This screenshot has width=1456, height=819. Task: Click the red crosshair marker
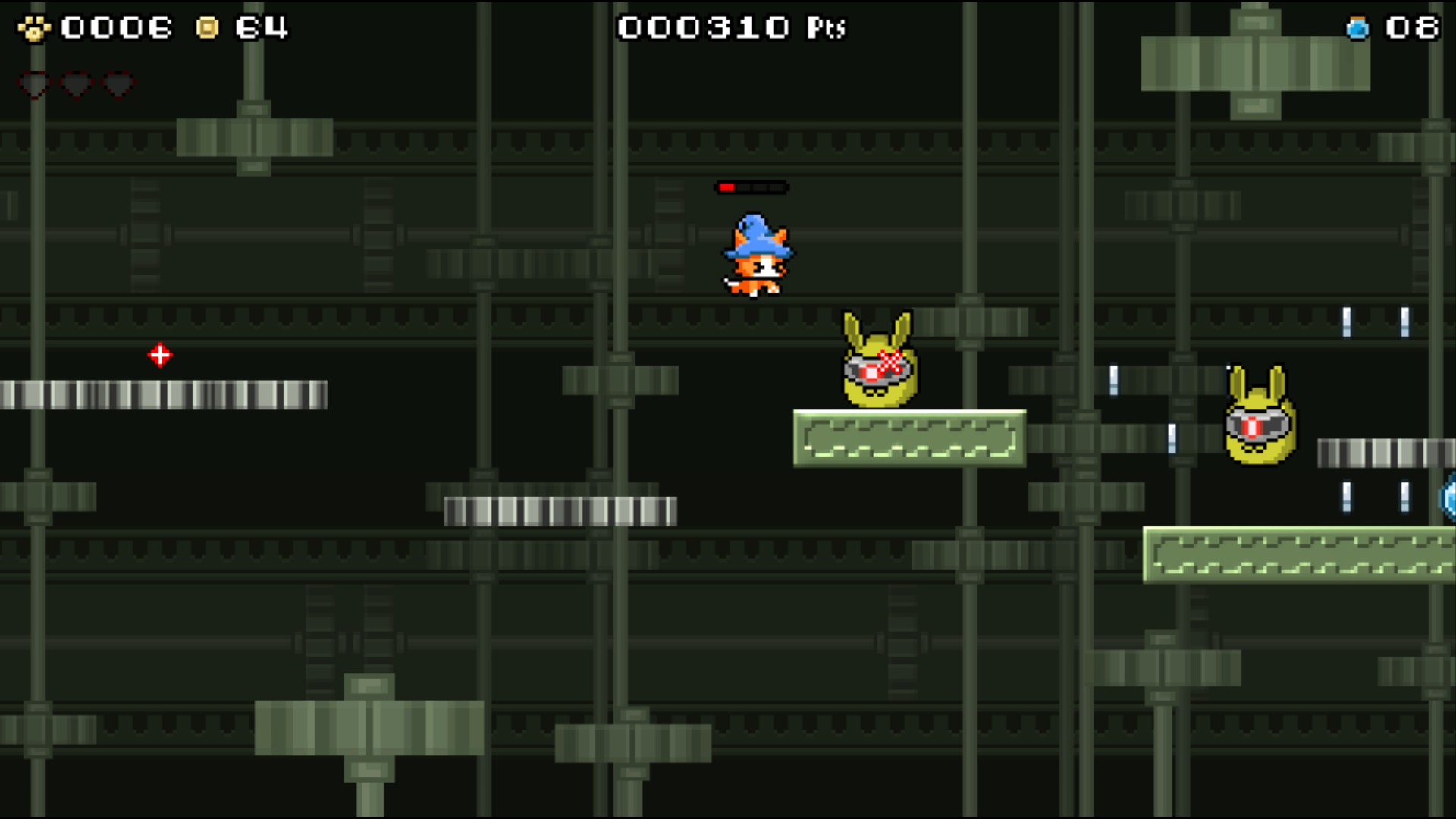pos(160,354)
